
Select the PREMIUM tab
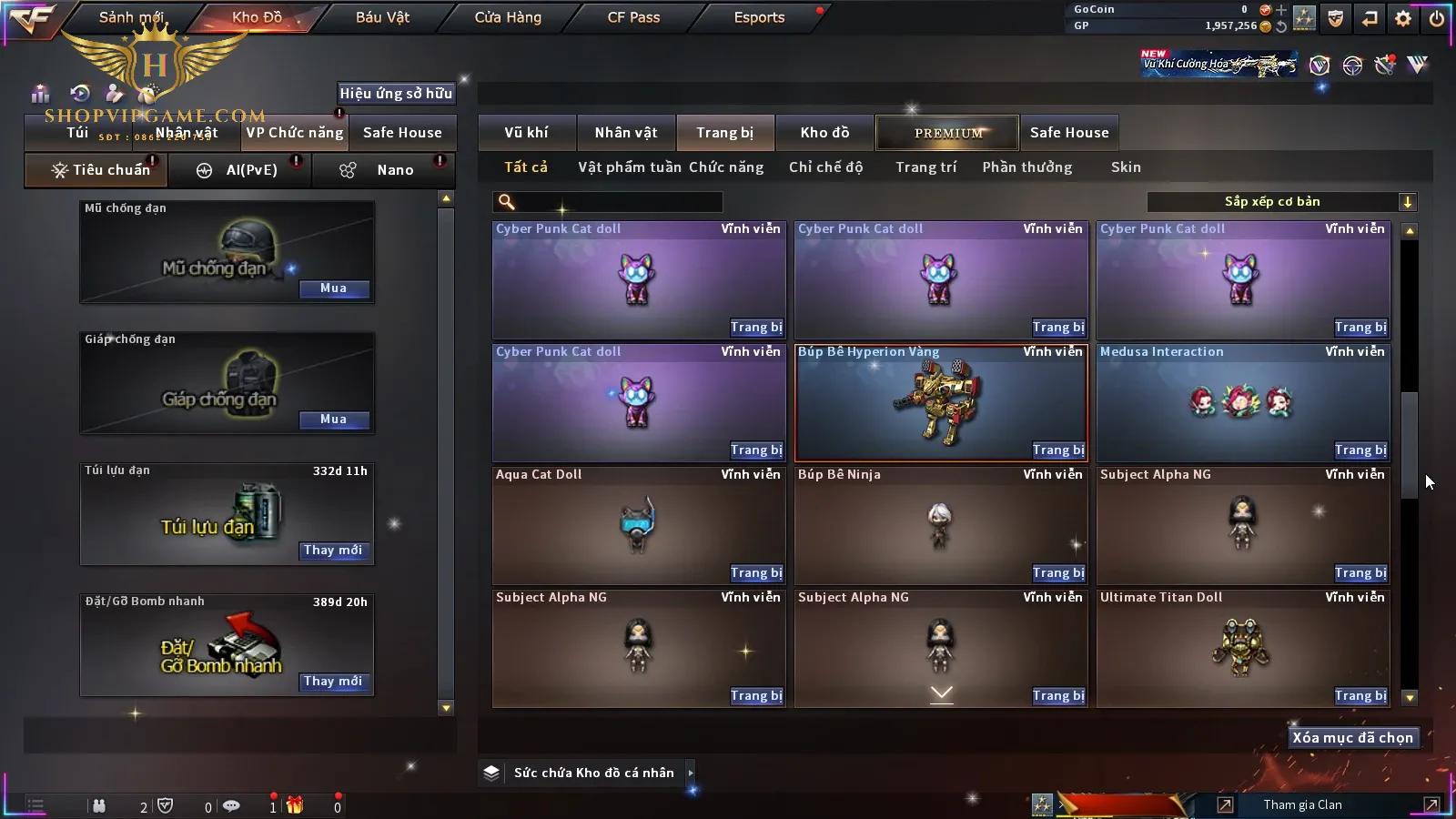[x=948, y=133]
